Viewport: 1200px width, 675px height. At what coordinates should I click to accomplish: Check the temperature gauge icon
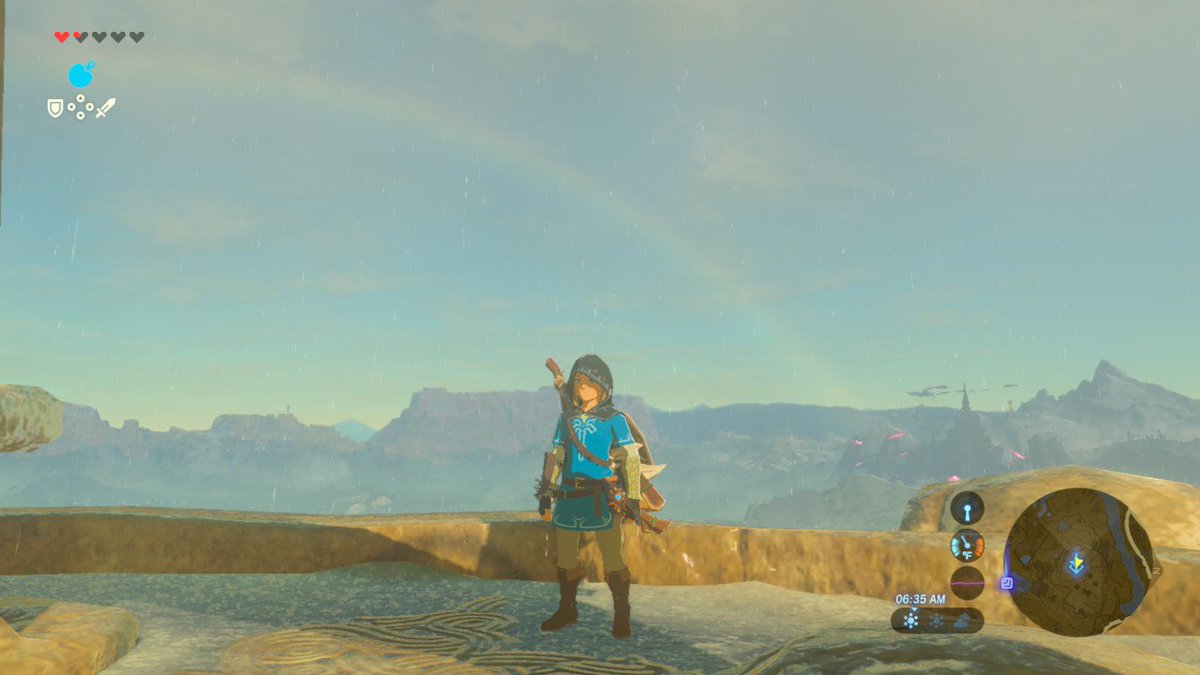coord(967,545)
